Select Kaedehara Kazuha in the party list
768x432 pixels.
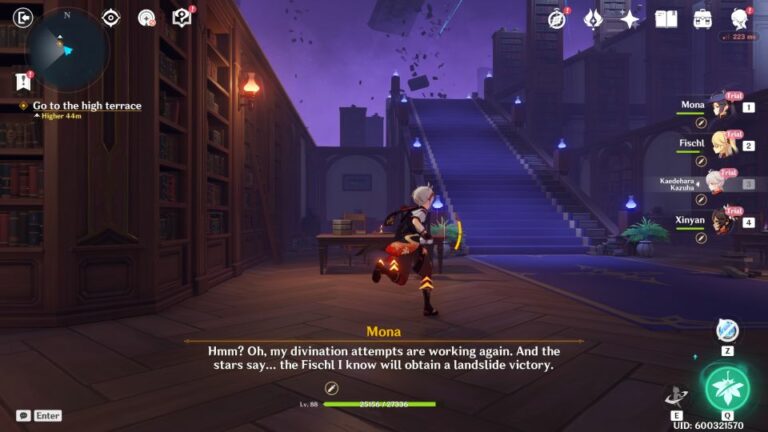click(x=715, y=183)
